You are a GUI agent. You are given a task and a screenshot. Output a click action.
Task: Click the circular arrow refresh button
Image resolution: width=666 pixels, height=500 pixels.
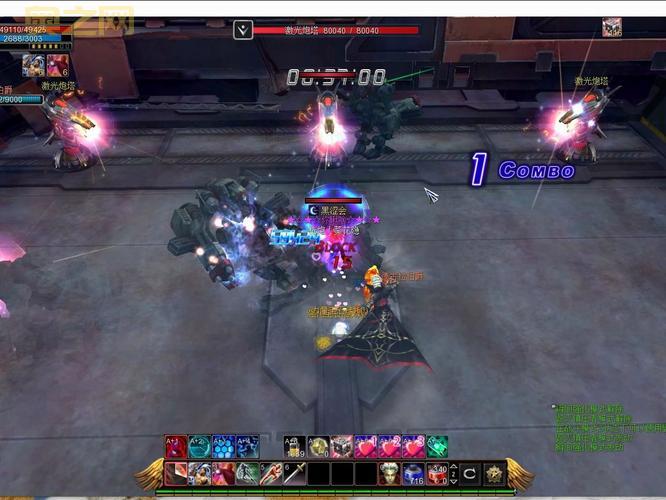(x=469, y=473)
